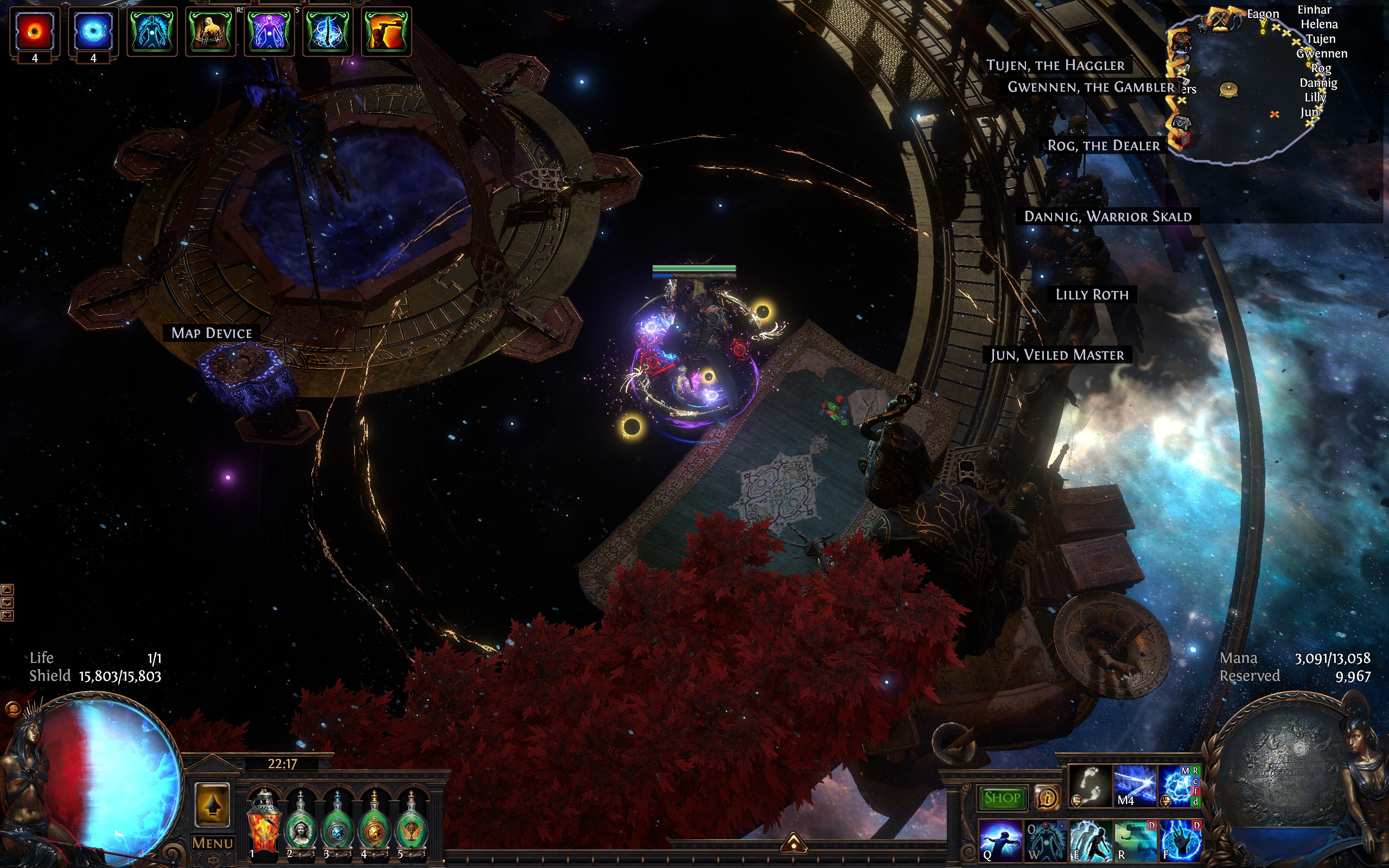Use the fiery red flask in slot 1
Screen dimensions: 1389x868
tap(263, 824)
